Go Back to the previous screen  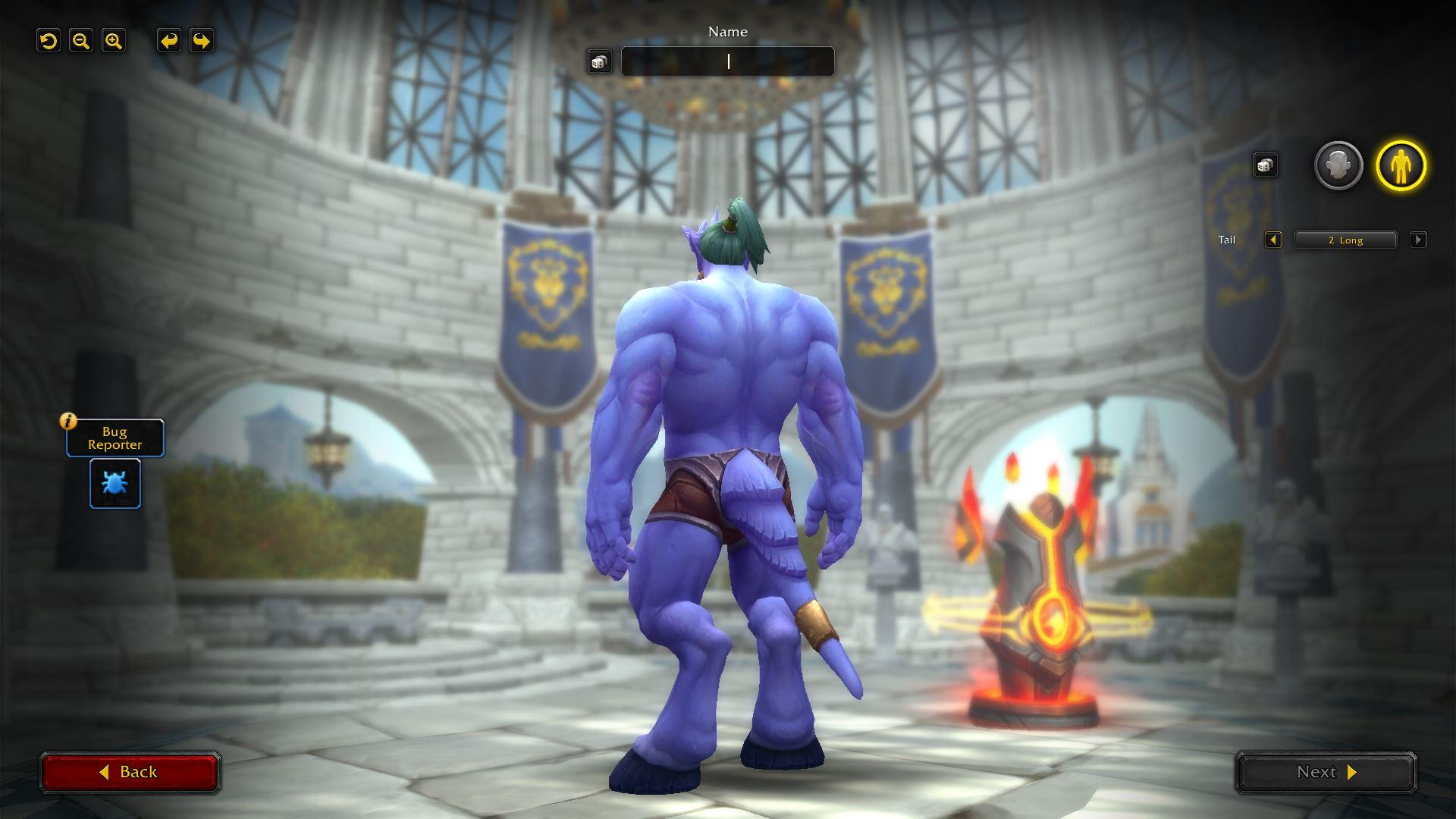point(130,772)
